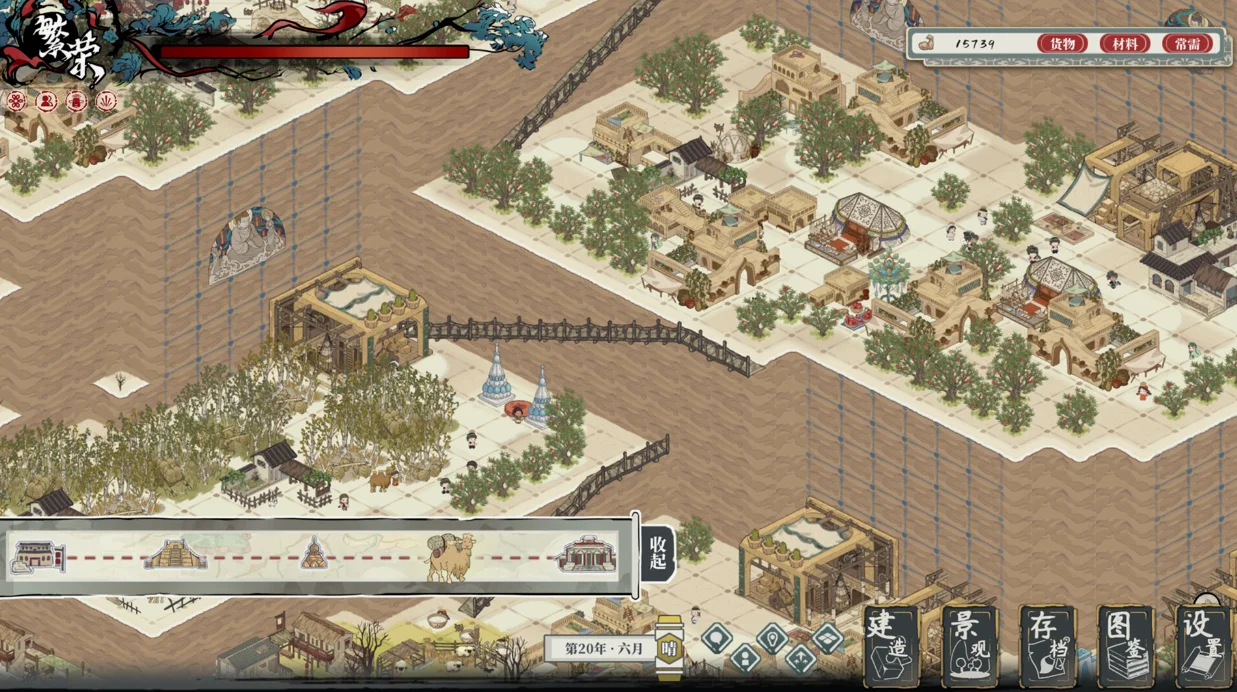
Task: Click the speech bubble diamond icon
Action: coord(717,635)
